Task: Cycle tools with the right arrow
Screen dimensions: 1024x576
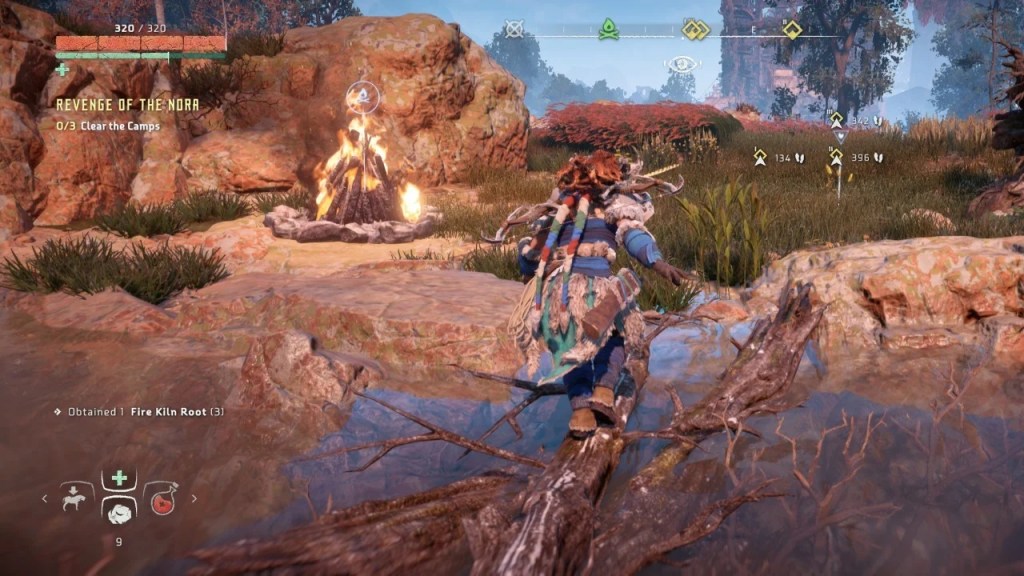Action: pyautogui.click(x=194, y=498)
